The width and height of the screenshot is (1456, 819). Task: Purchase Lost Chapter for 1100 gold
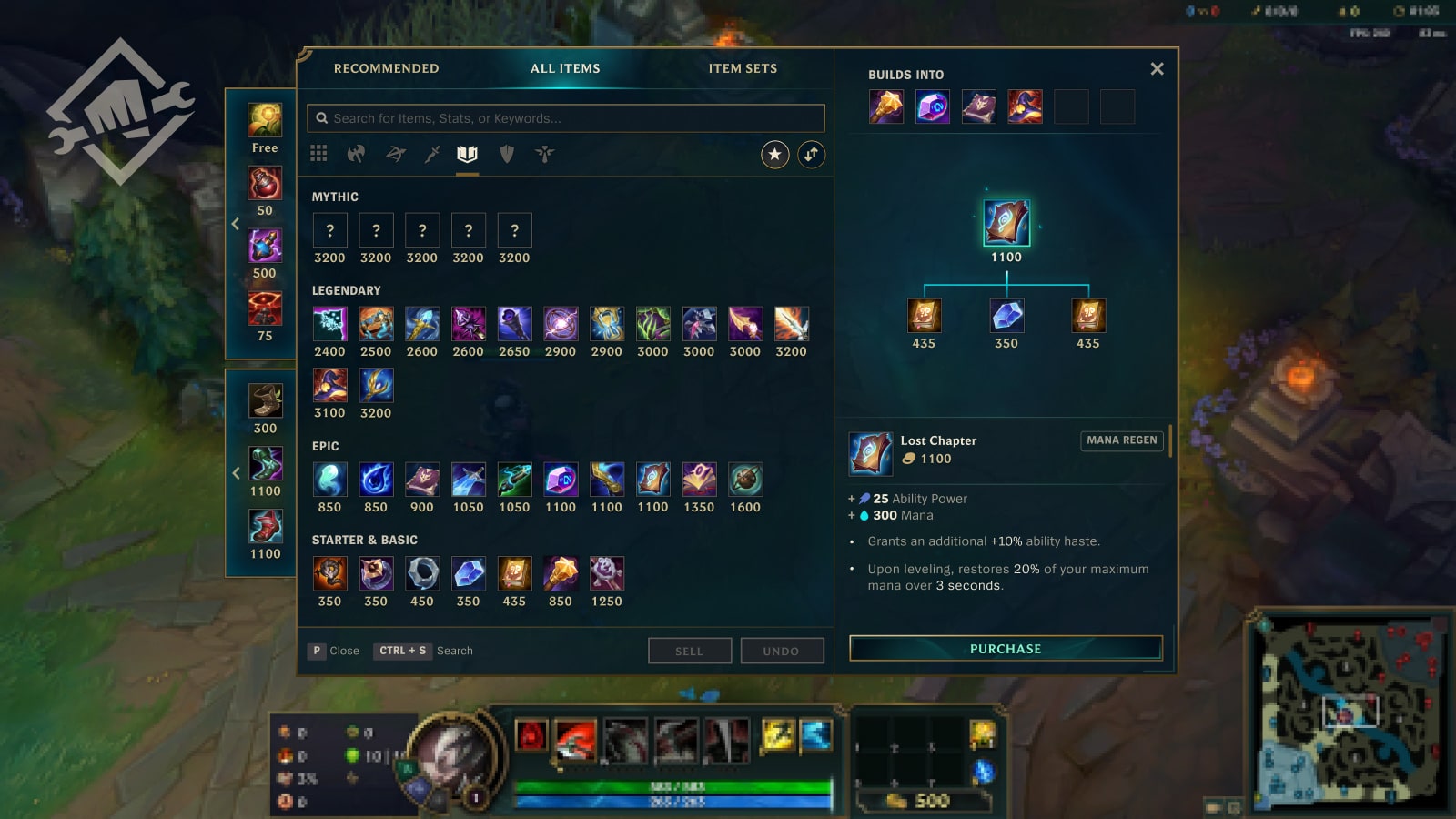(1005, 649)
